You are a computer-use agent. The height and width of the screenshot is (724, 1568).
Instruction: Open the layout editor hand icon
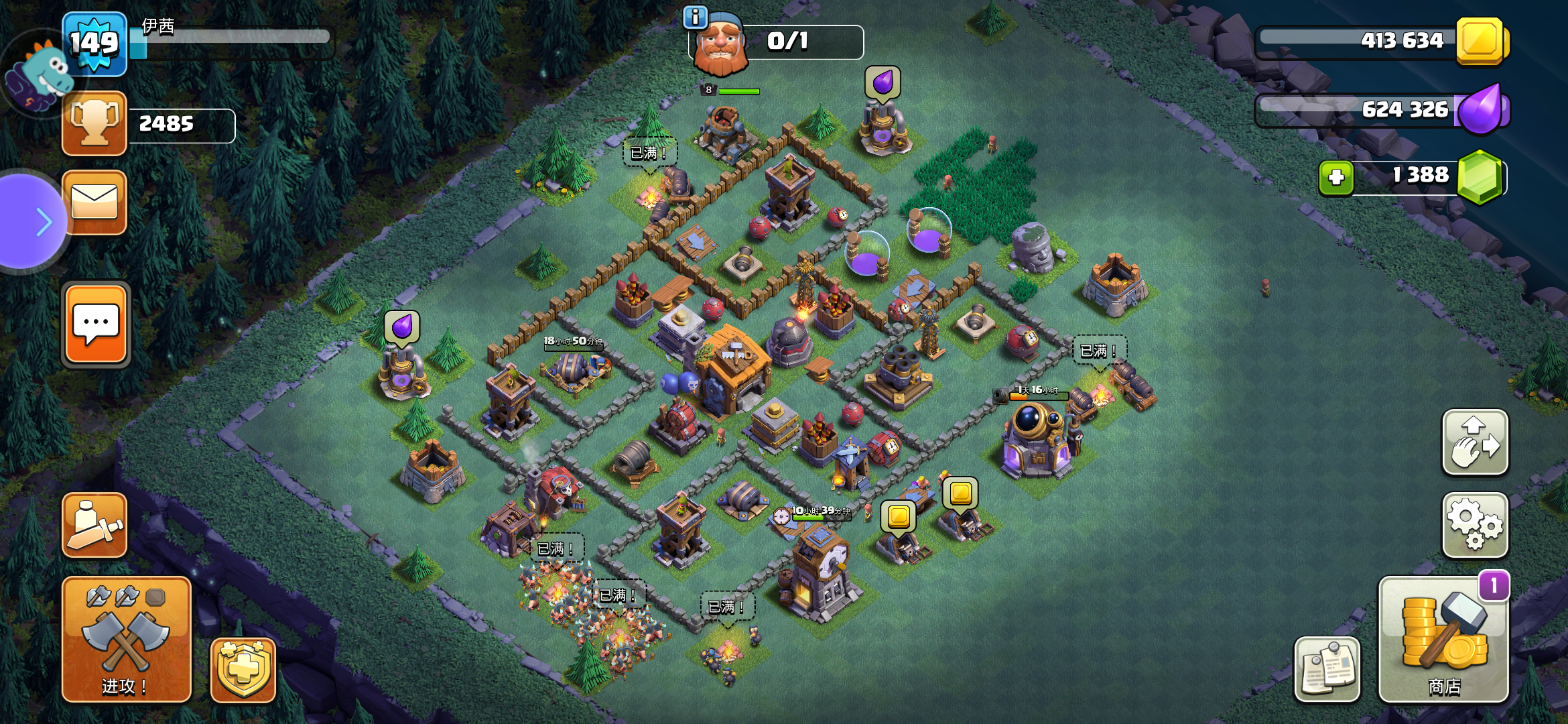point(1474,442)
